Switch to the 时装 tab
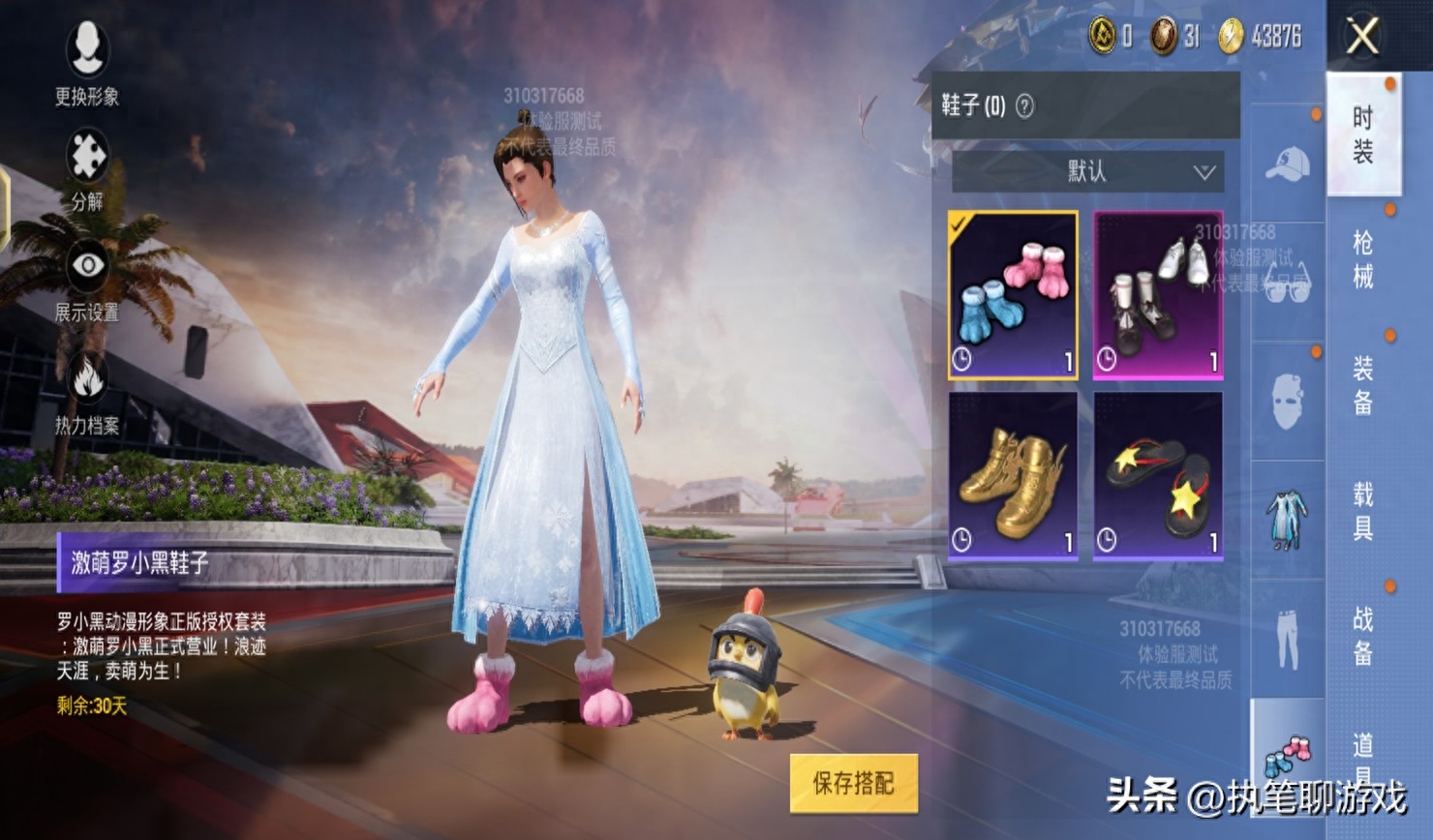 pos(1363,135)
